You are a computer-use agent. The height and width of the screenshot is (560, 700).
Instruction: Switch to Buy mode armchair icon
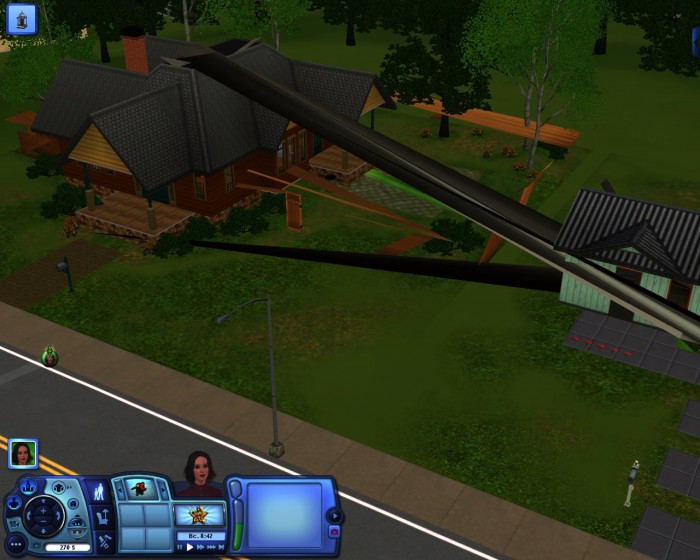point(100,519)
